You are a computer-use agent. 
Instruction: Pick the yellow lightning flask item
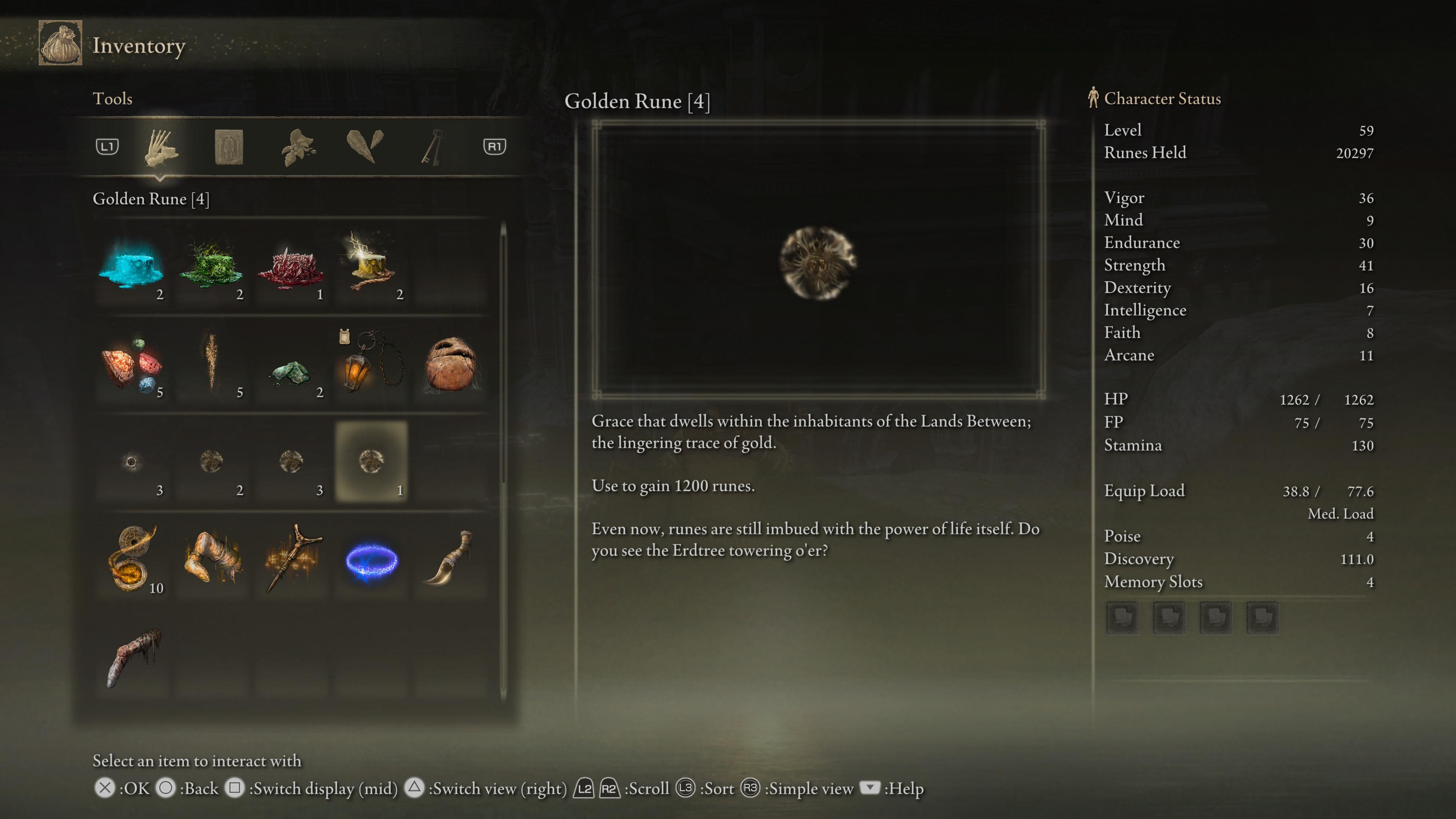[371, 266]
